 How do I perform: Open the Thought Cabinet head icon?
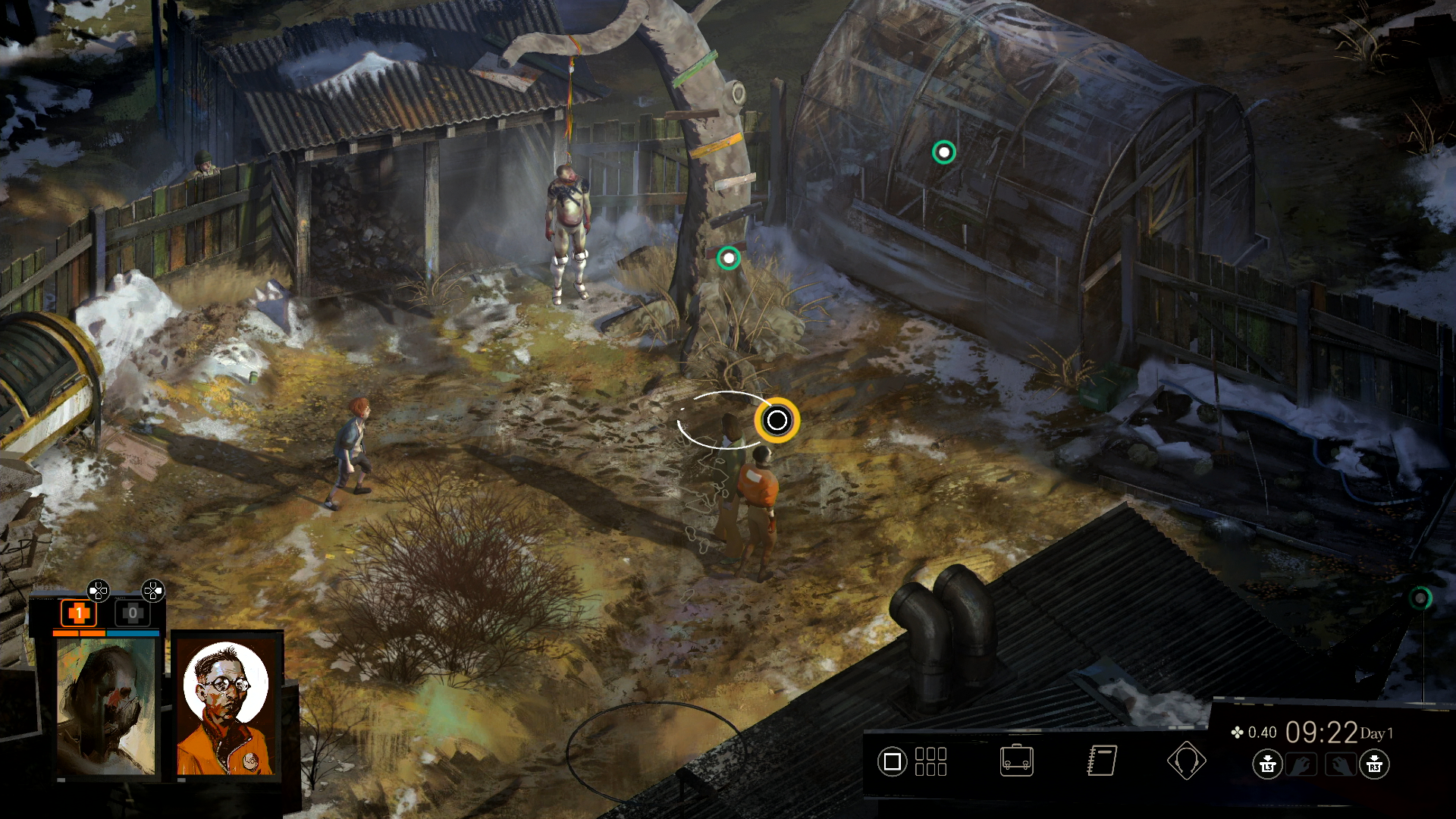(1186, 761)
